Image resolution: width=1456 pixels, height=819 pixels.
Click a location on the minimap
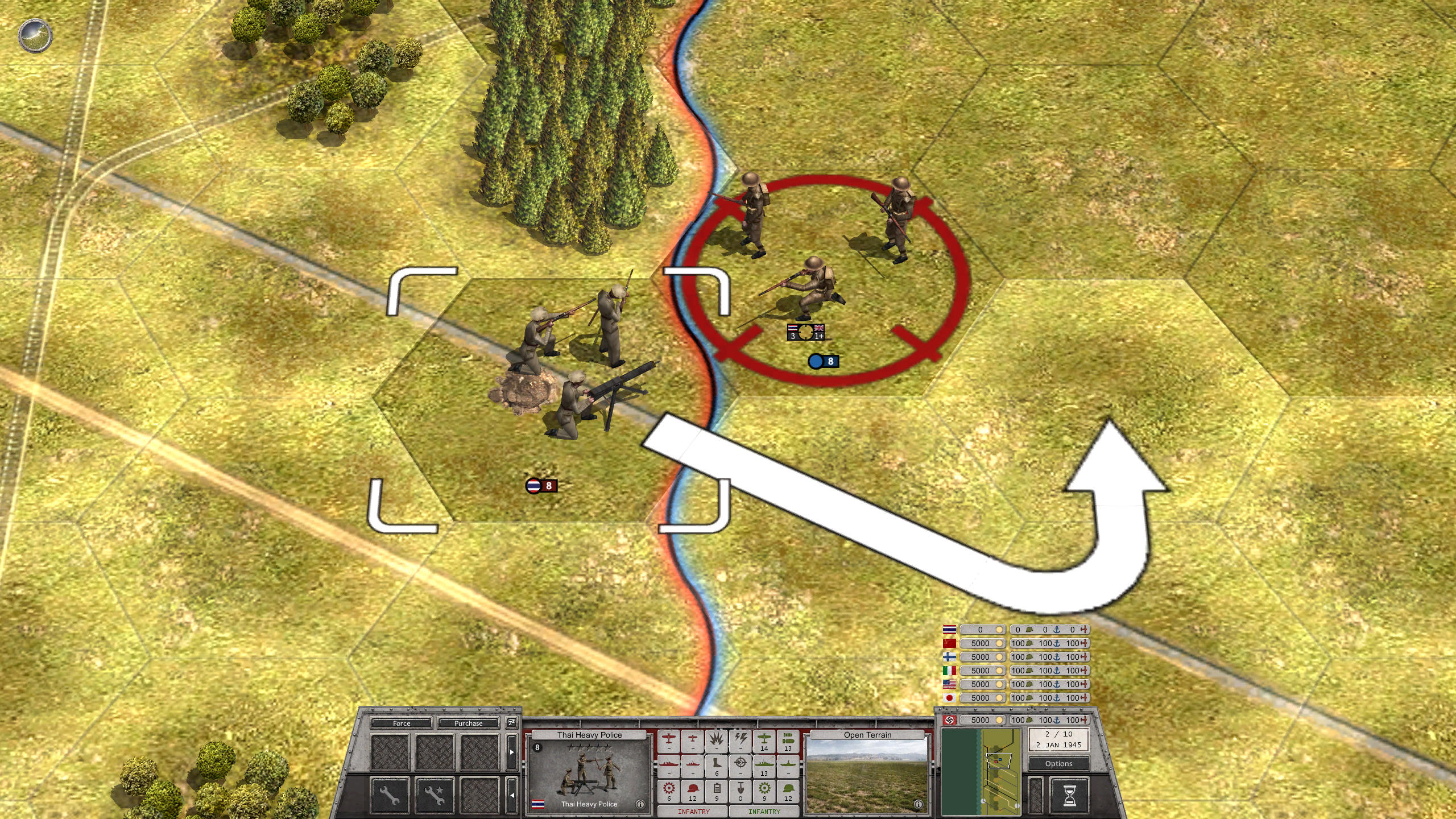coord(981,772)
